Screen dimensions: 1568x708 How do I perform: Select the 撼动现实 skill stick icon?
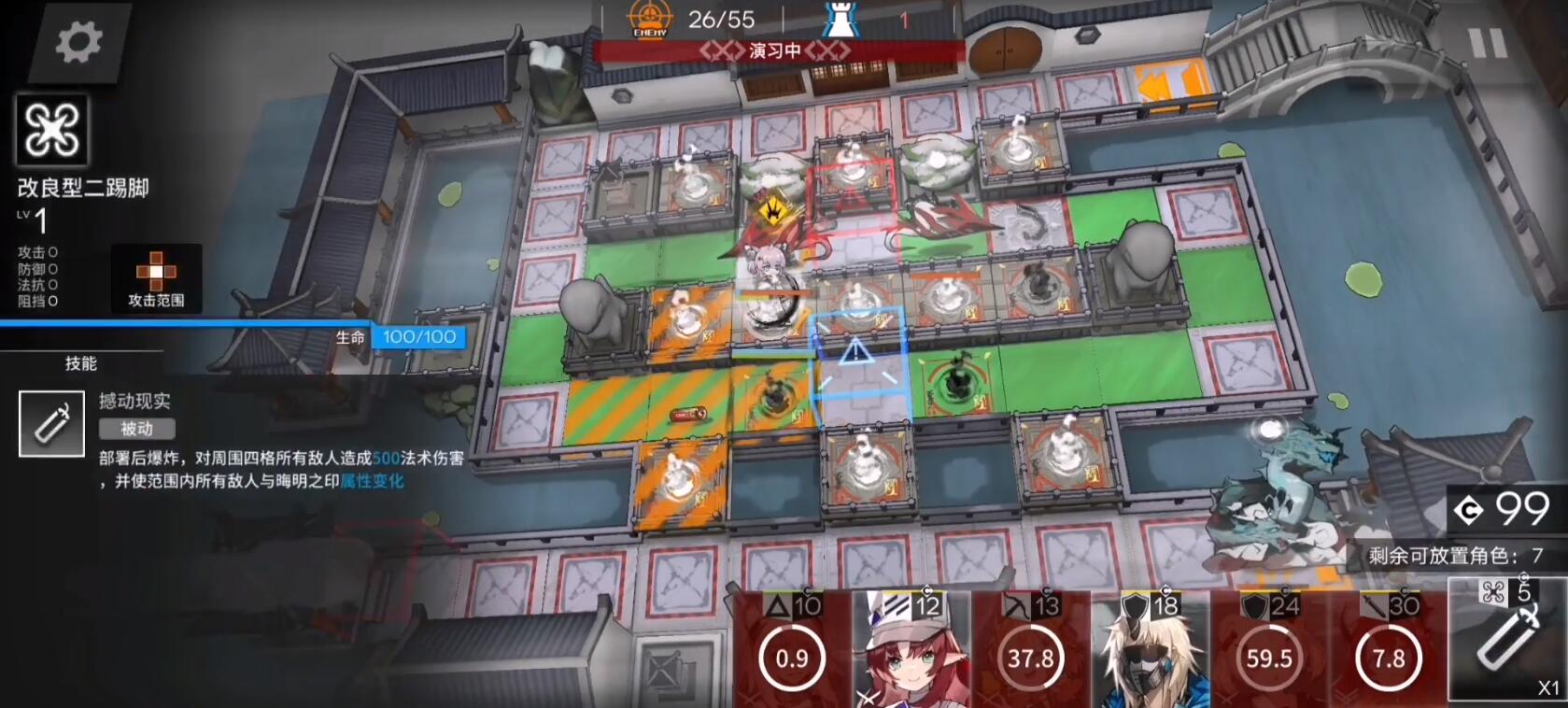click(x=50, y=422)
